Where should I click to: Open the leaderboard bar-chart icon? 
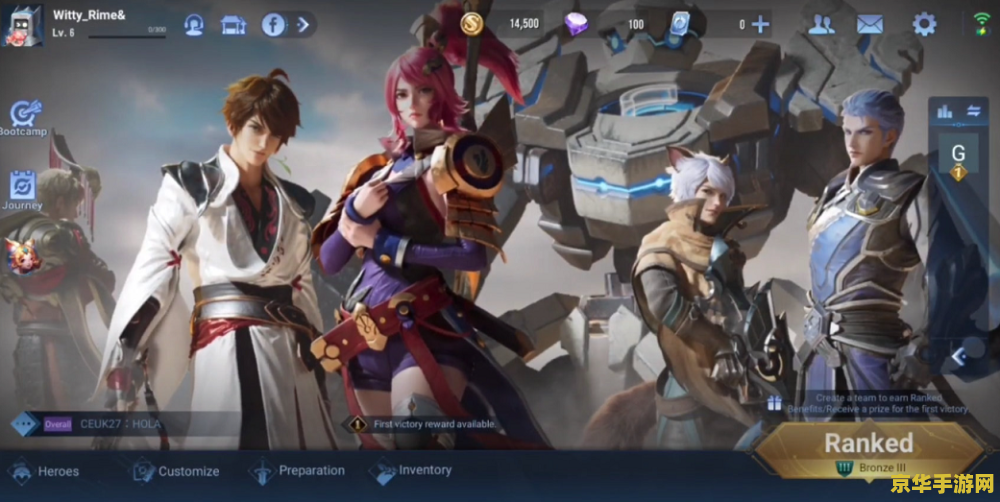coord(944,112)
